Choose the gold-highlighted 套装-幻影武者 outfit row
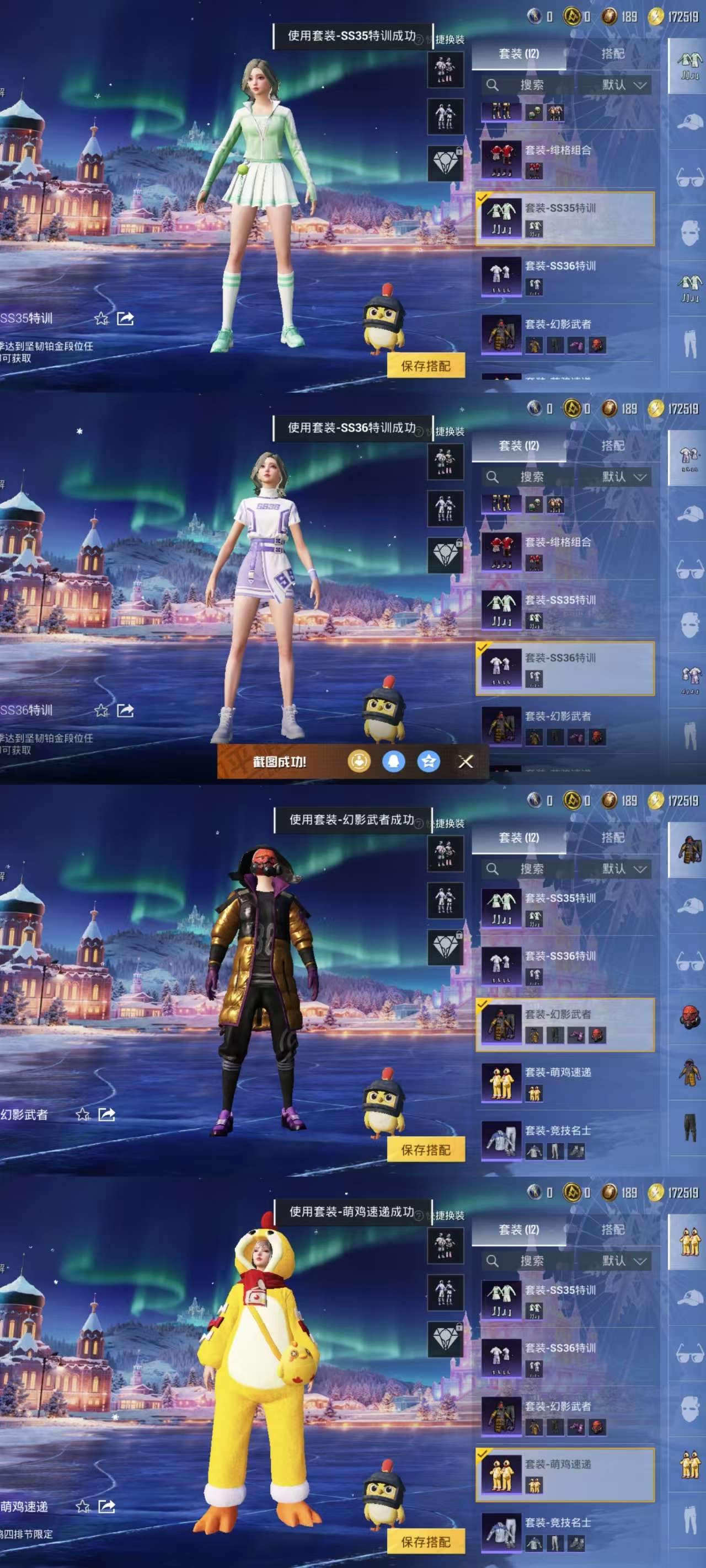 click(x=565, y=1024)
